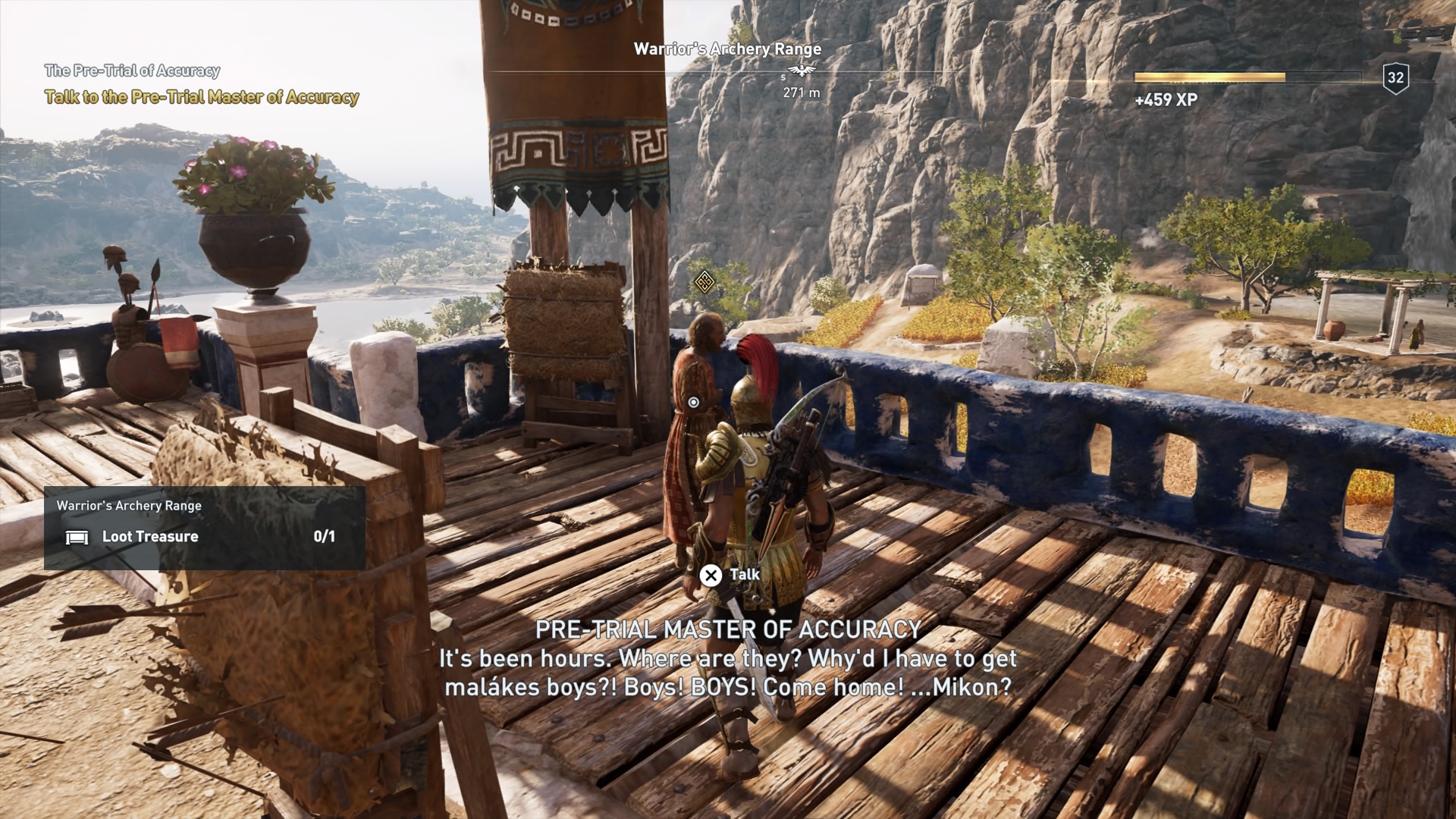This screenshot has height=819, width=1456.
Task: Click the +459 XP progress bar
Action: pyautogui.click(x=1210, y=76)
